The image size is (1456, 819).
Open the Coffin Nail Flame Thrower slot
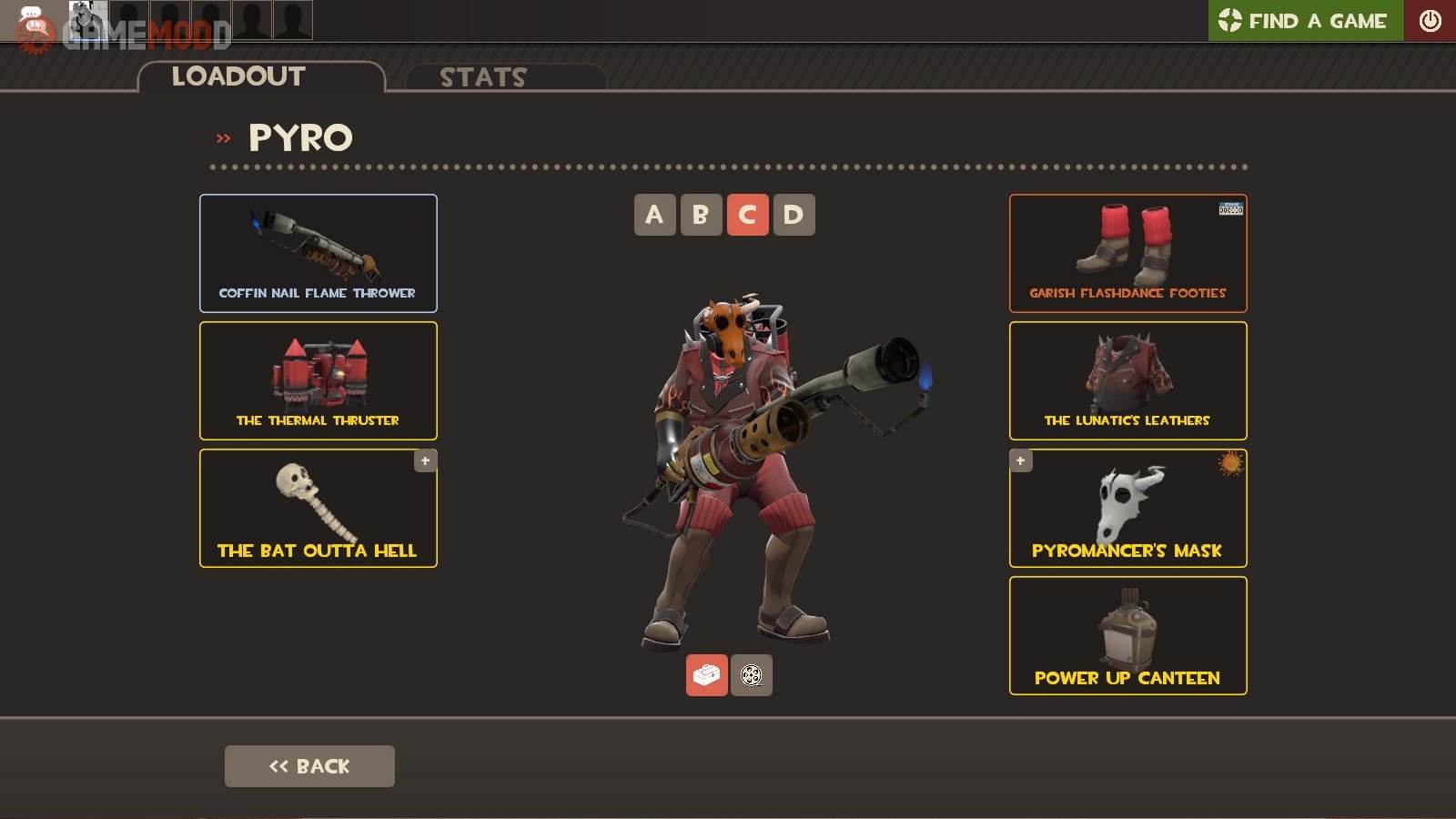tap(318, 253)
